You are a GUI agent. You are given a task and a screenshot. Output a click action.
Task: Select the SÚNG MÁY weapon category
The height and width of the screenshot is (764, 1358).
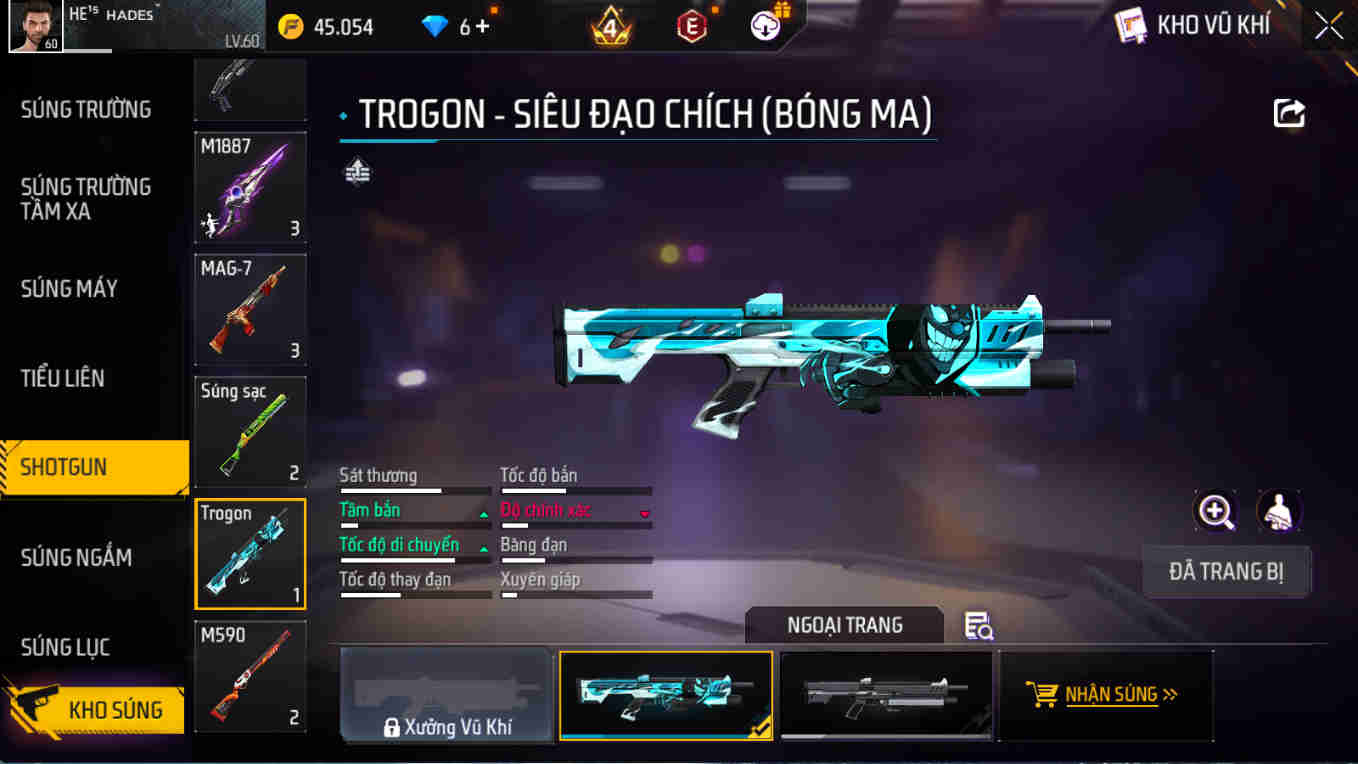click(70, 289)
